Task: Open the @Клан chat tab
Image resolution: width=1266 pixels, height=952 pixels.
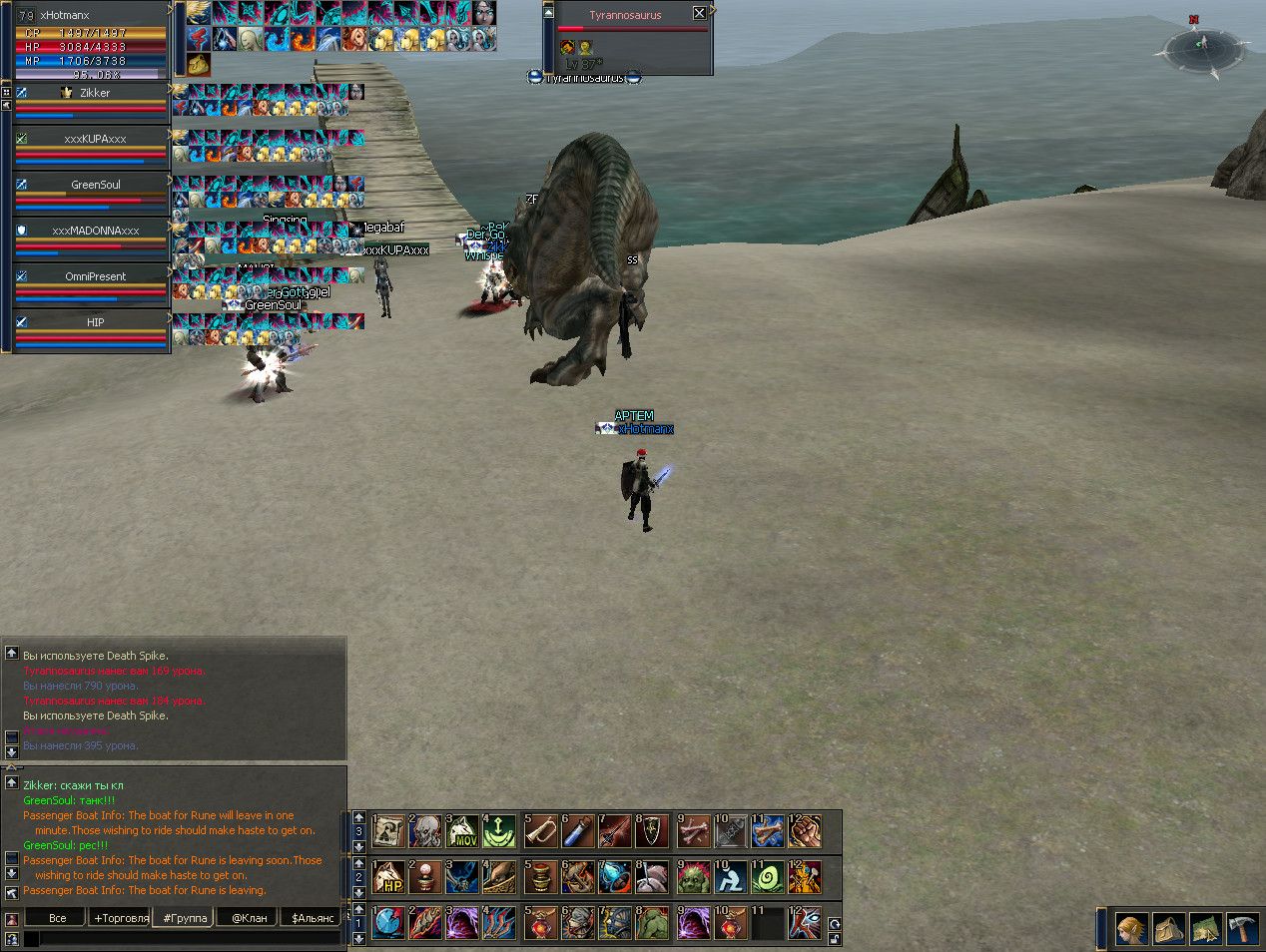Action: [x=250, y=918]
